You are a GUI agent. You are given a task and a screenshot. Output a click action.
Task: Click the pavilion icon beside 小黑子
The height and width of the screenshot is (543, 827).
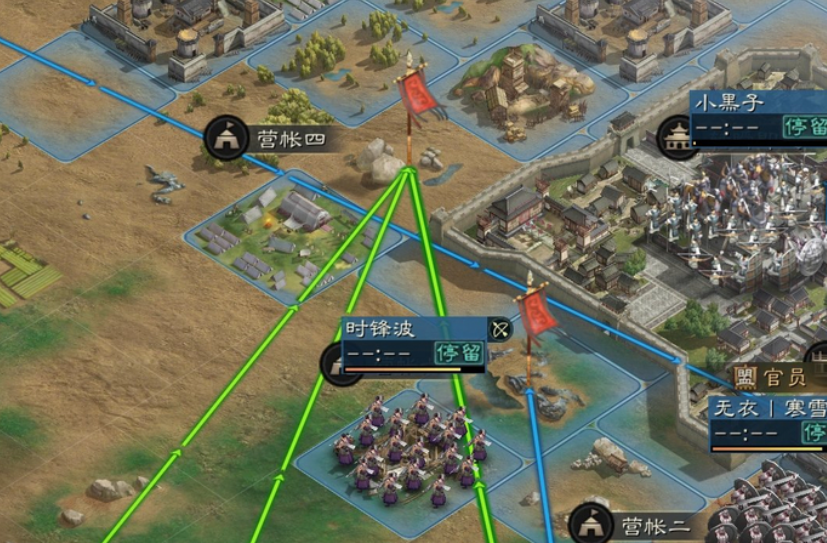(x=679, y=135)
